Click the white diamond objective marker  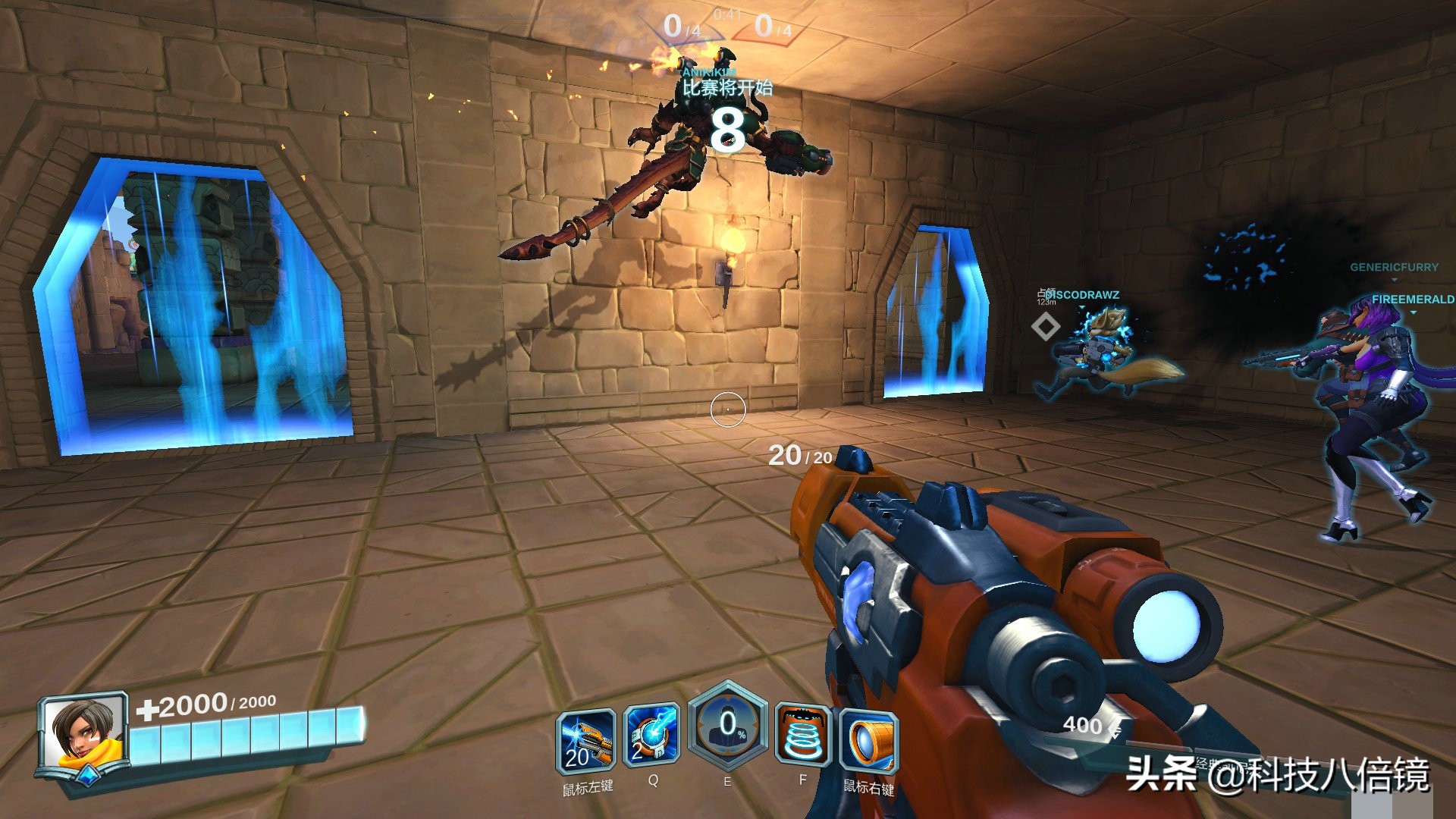[1046, 327]
